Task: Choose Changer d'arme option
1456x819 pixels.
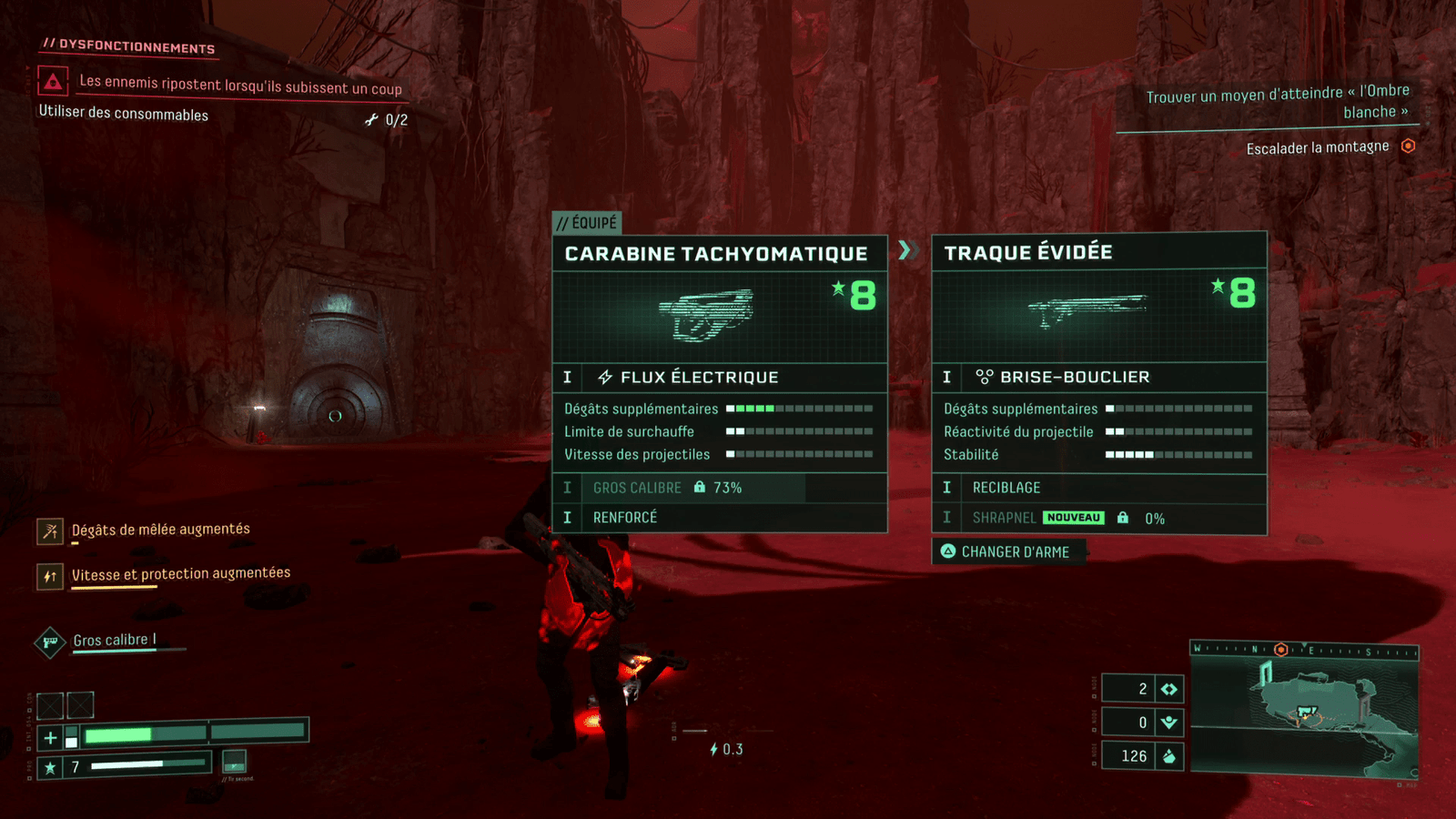Action: pyautogui.click(x=1007, y=551)
